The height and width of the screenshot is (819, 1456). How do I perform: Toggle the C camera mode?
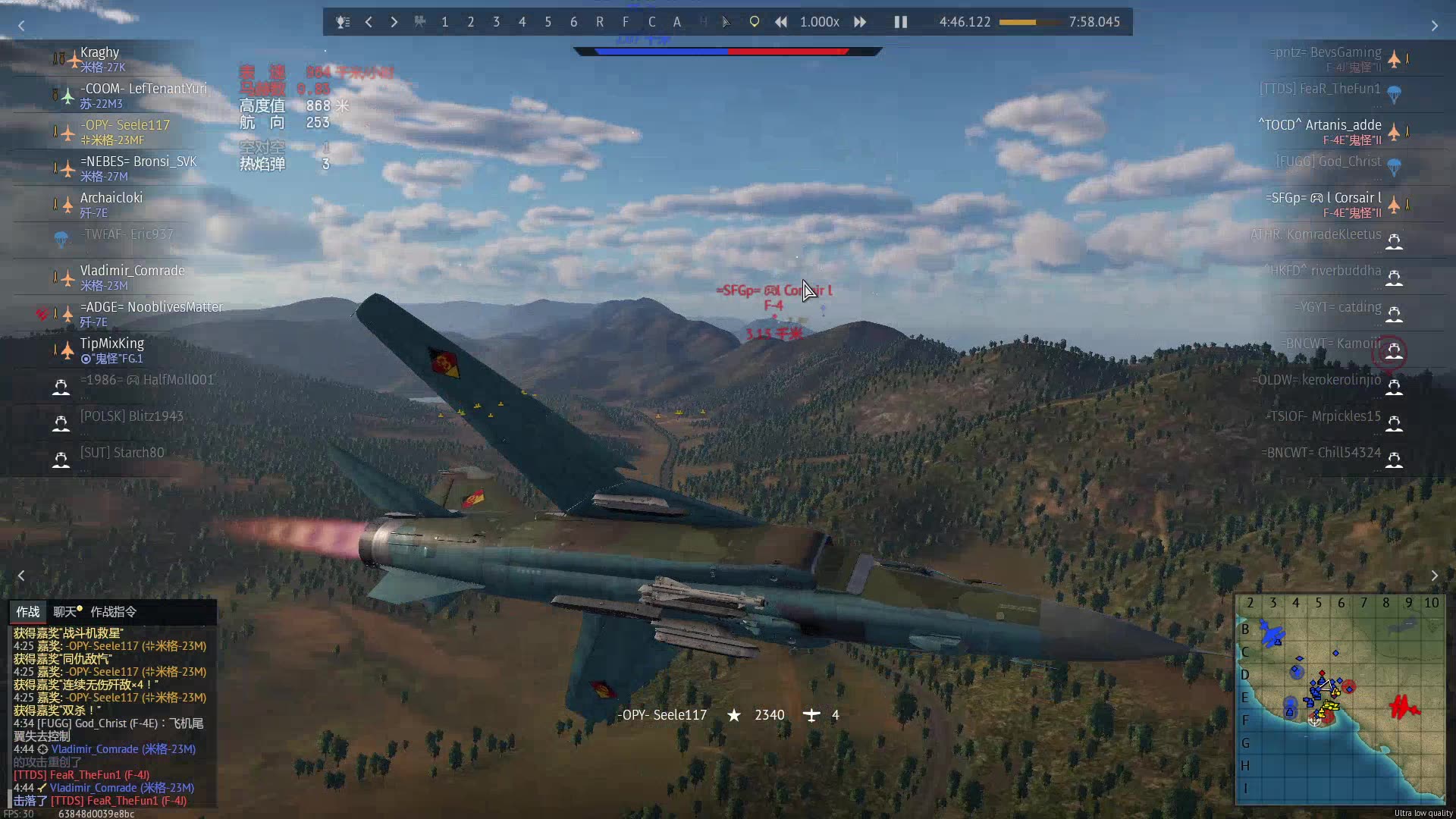pyautogui.click(x=651, y=22)
